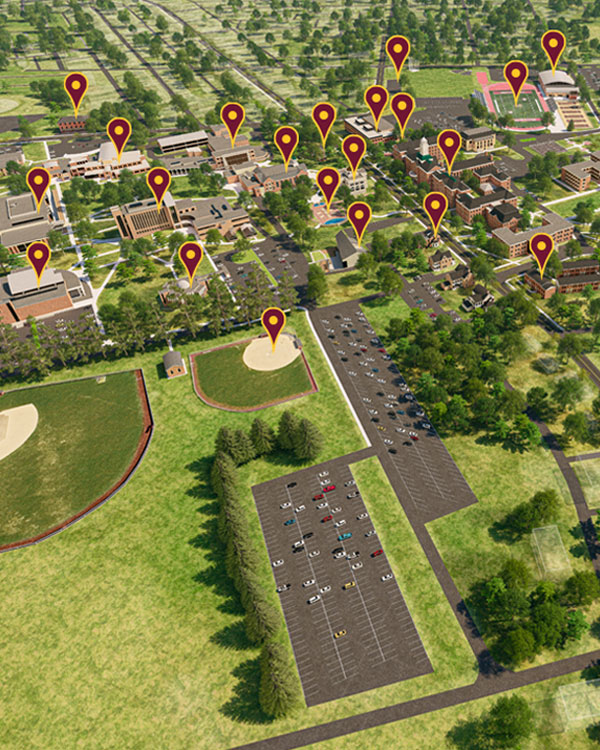
Task: Select the pin beside the swimming pool
Action: 328,184
